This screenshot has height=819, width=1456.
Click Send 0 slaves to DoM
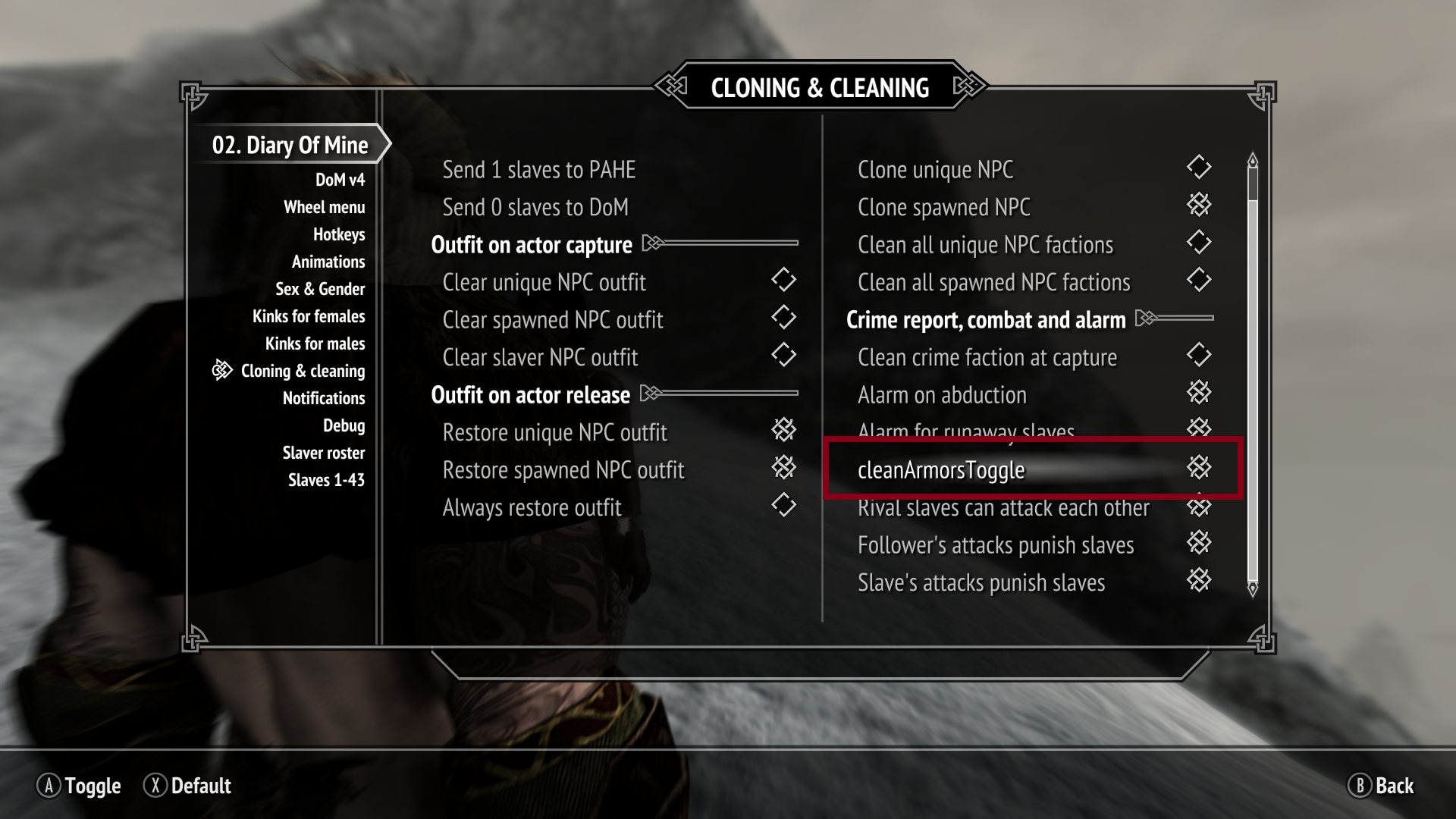pyautogui.click(x=535, y=206)
